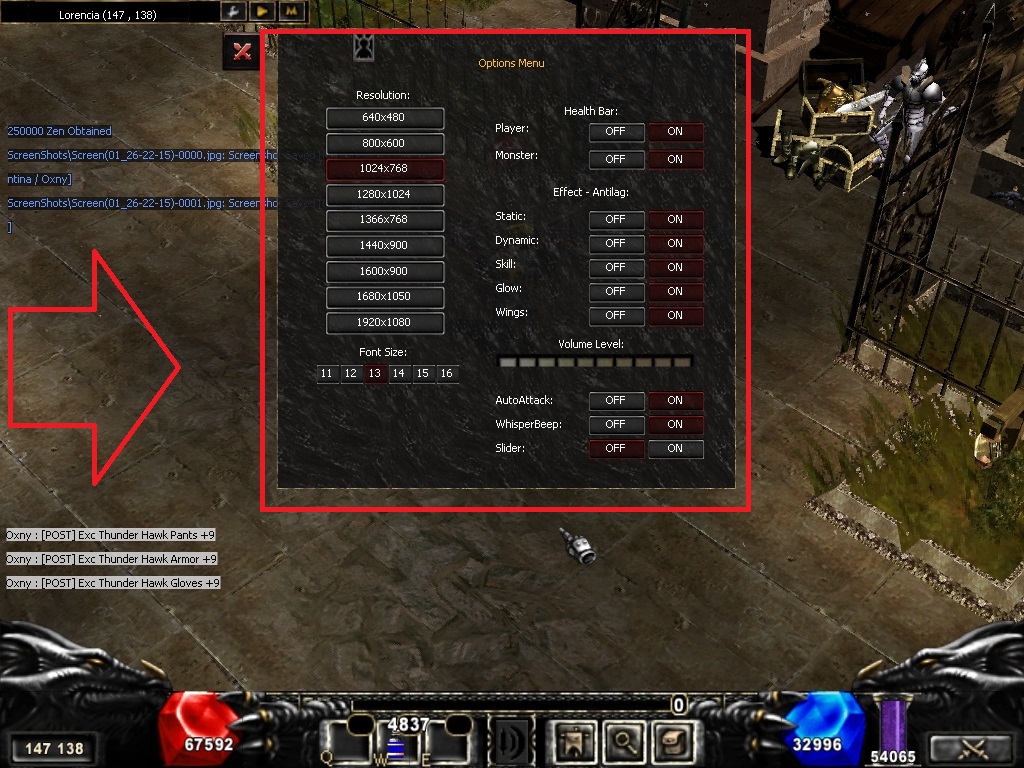Switch AutoAttack to OFF

tap(615, 400)
